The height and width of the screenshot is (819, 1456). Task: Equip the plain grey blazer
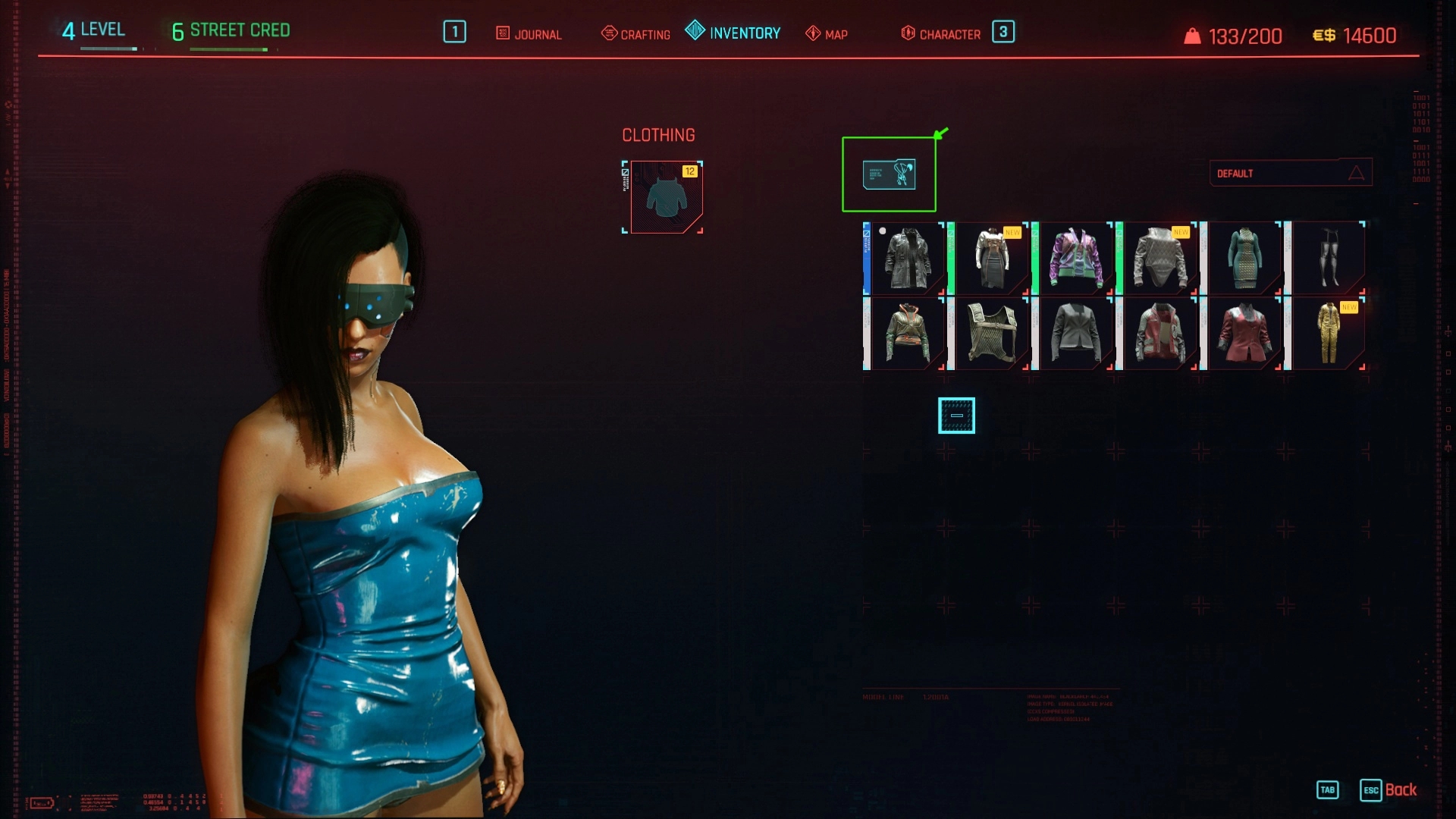(1076, 333)
